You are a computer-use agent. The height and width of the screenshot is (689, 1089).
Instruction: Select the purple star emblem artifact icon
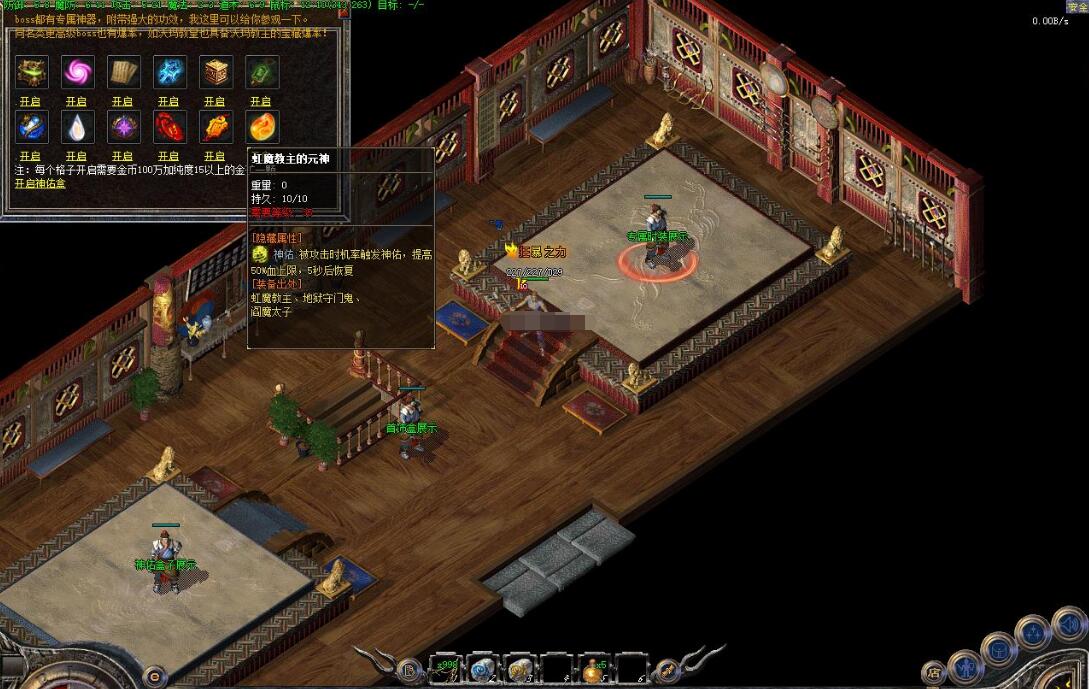pos(123,127)
